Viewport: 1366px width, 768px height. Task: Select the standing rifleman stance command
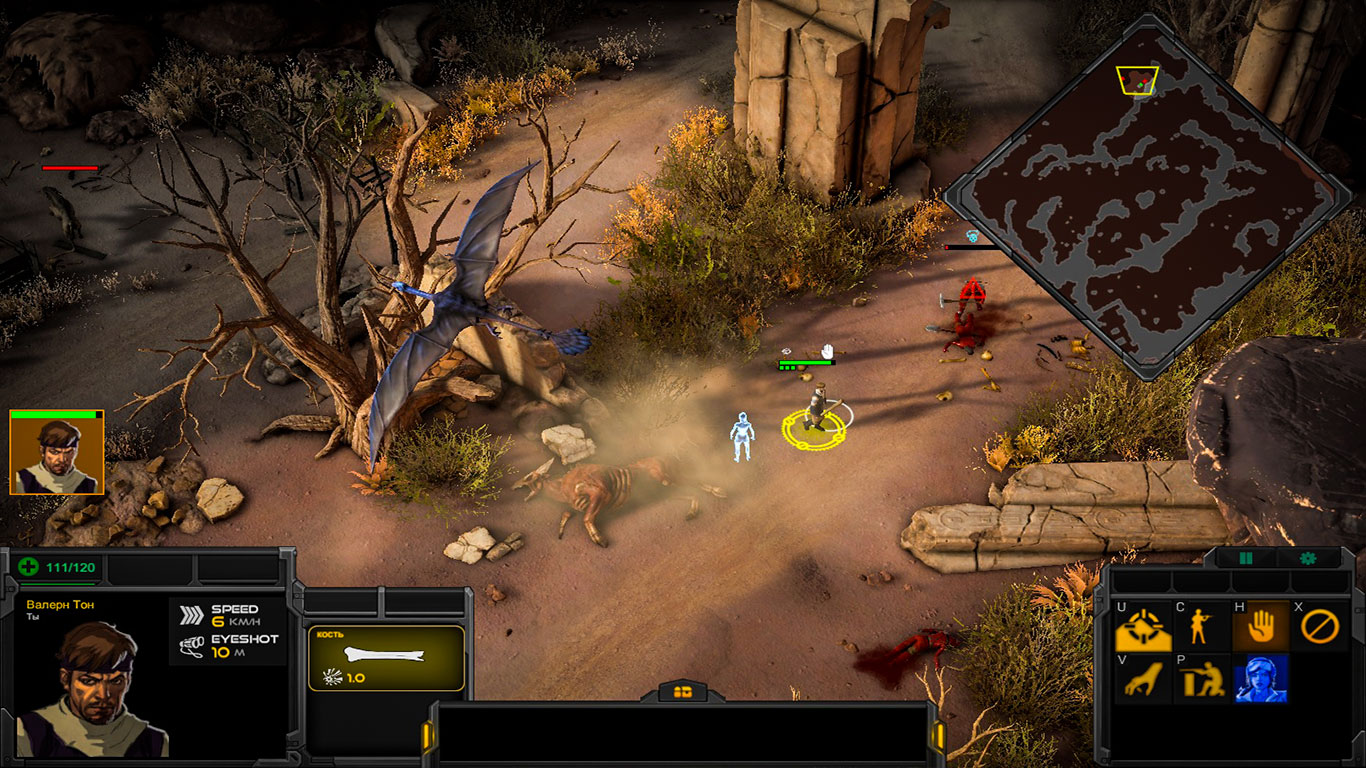(x=1201, y=628)
